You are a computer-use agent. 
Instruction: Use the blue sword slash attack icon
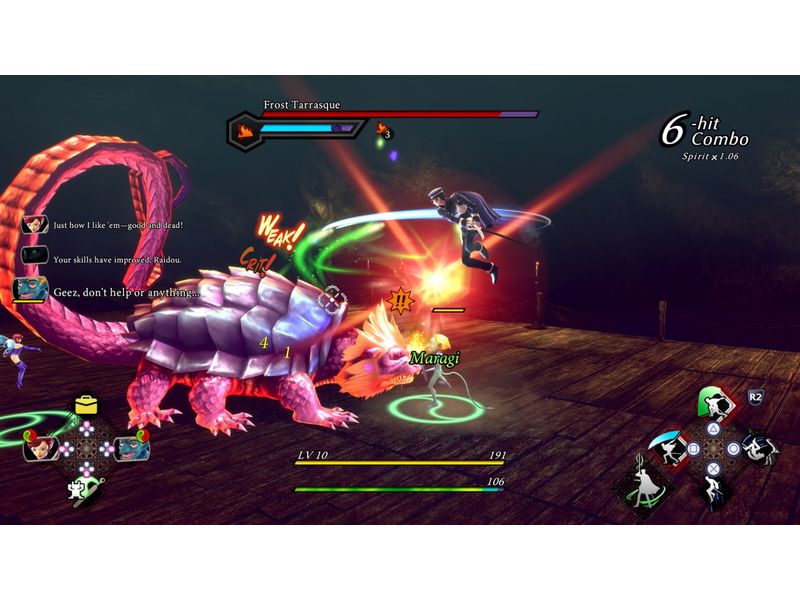point(667,446)
